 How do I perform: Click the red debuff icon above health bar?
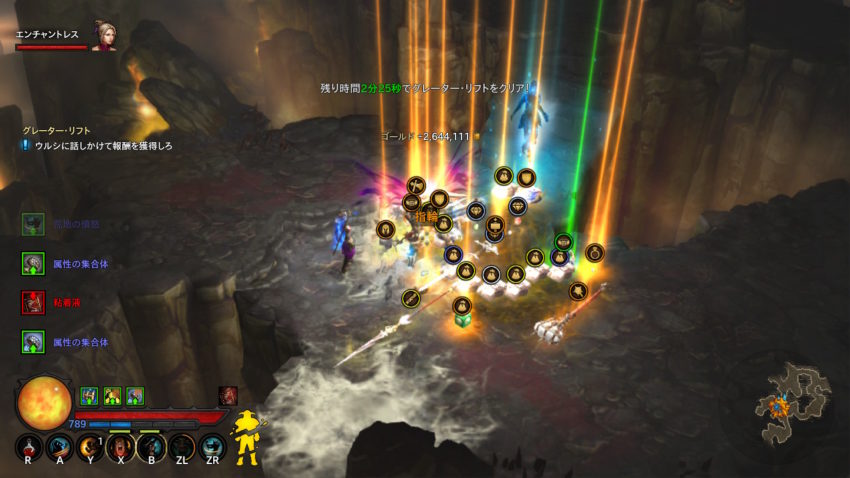(x=228, y=395)
